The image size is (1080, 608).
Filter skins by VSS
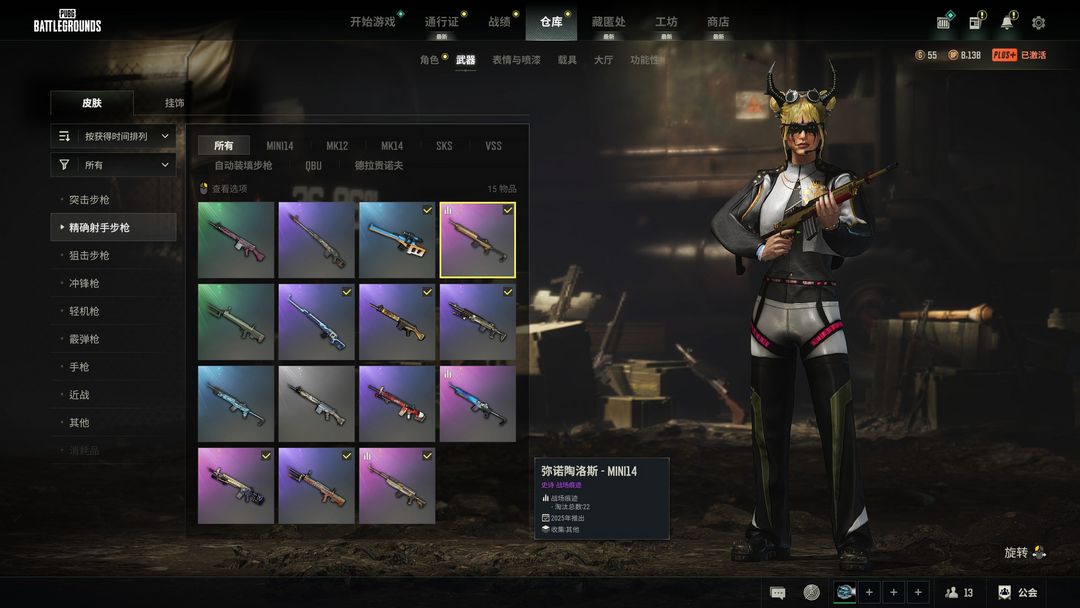point(494,146)
